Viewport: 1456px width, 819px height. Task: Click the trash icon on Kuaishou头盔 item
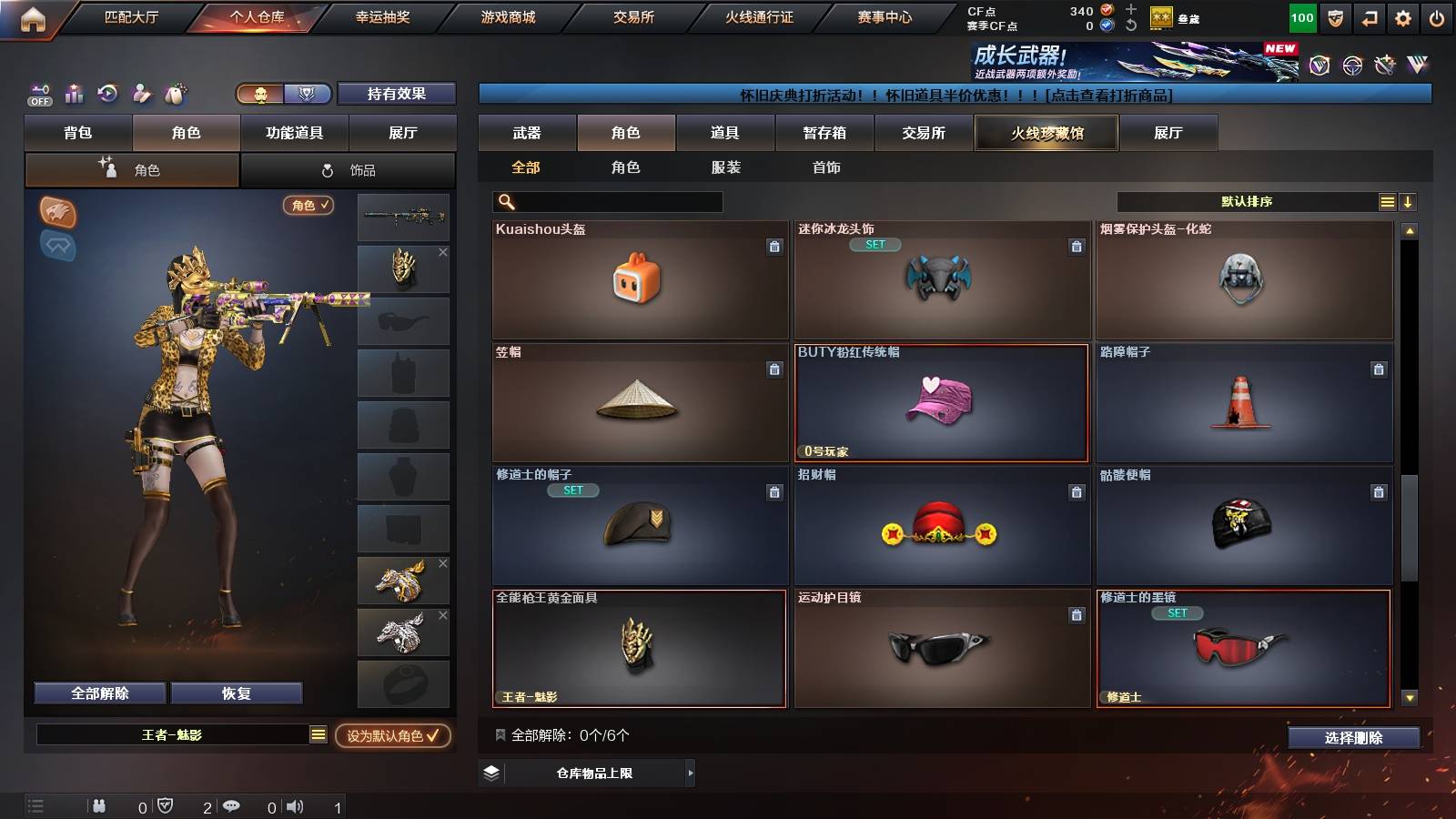tap(774, 247)
